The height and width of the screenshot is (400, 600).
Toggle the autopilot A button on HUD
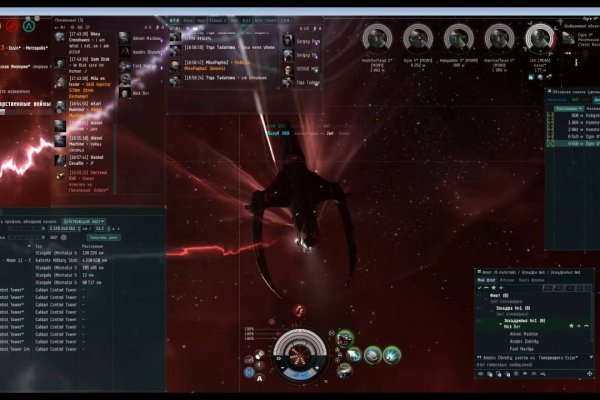pos(261,378)
